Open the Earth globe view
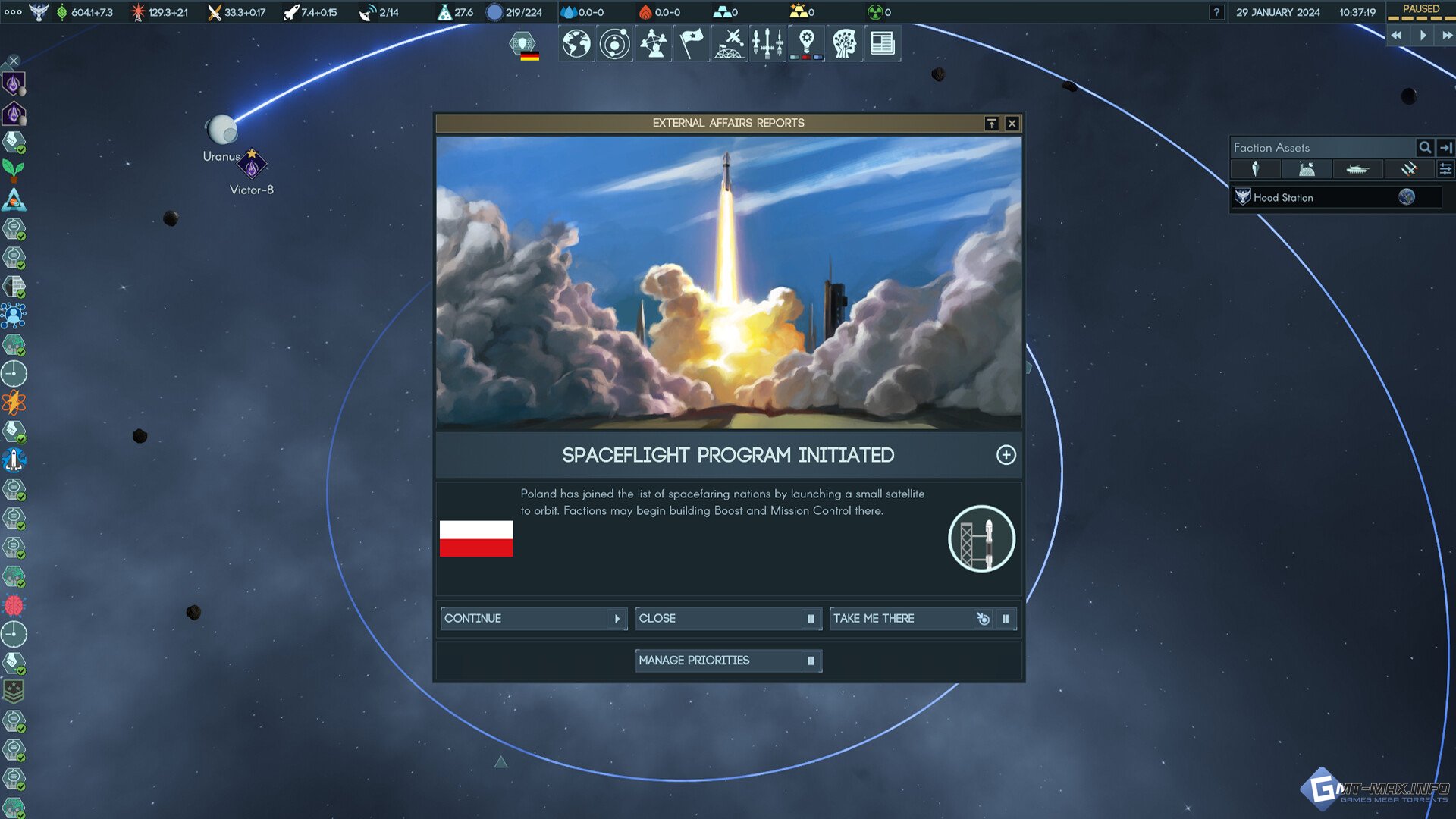 (x=576, y=43)
